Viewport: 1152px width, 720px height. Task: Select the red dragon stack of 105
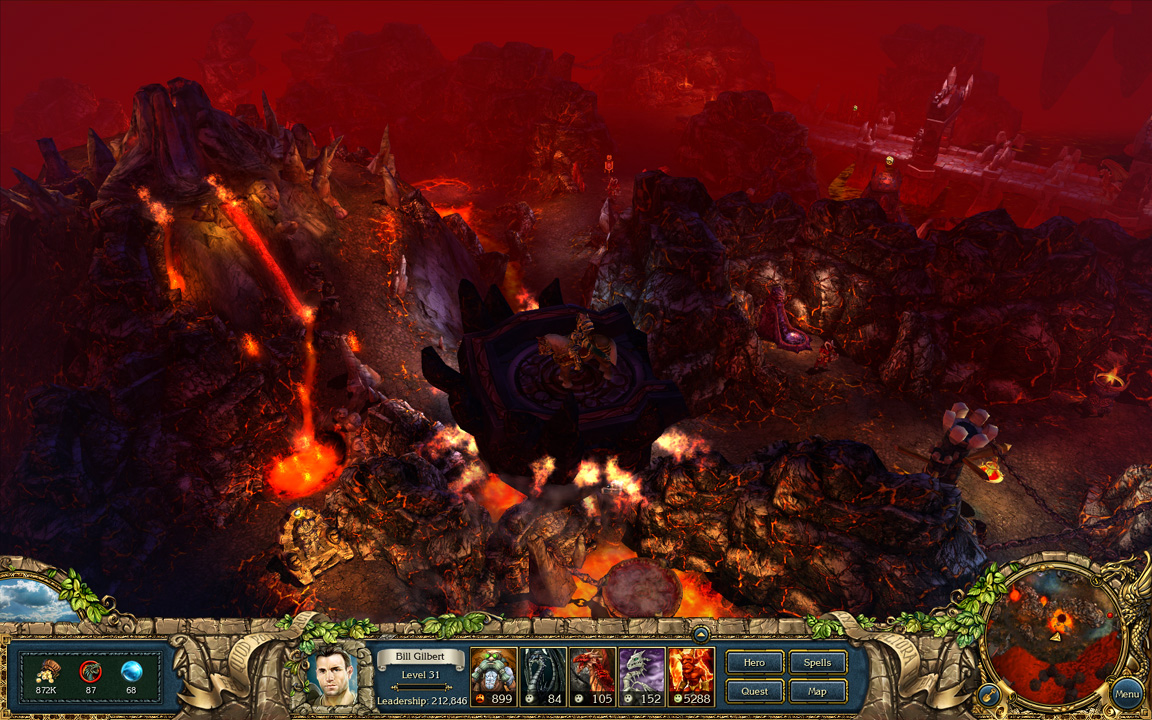point(592,676)
